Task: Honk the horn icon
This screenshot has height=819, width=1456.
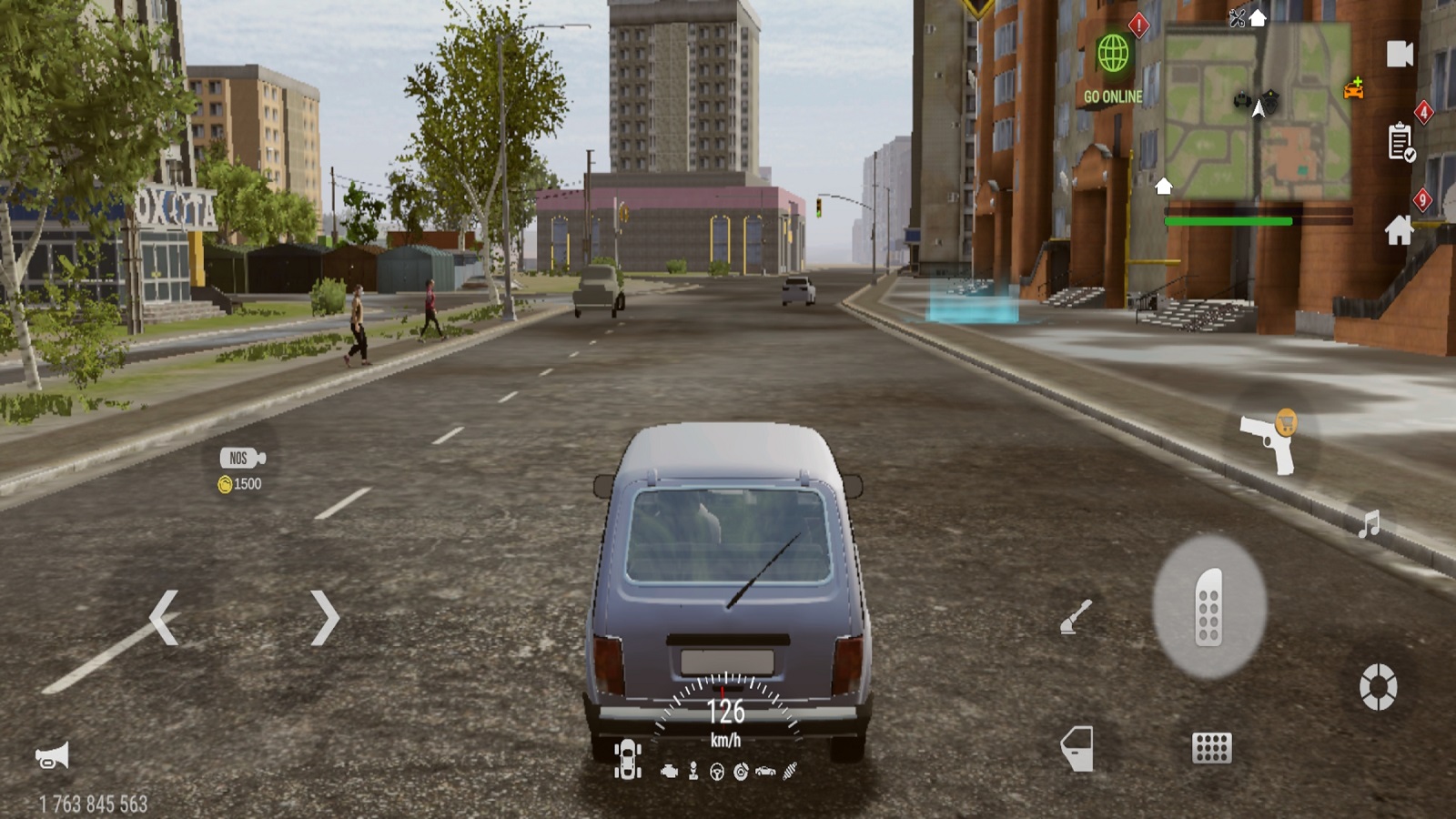Action: click(52, 756)
